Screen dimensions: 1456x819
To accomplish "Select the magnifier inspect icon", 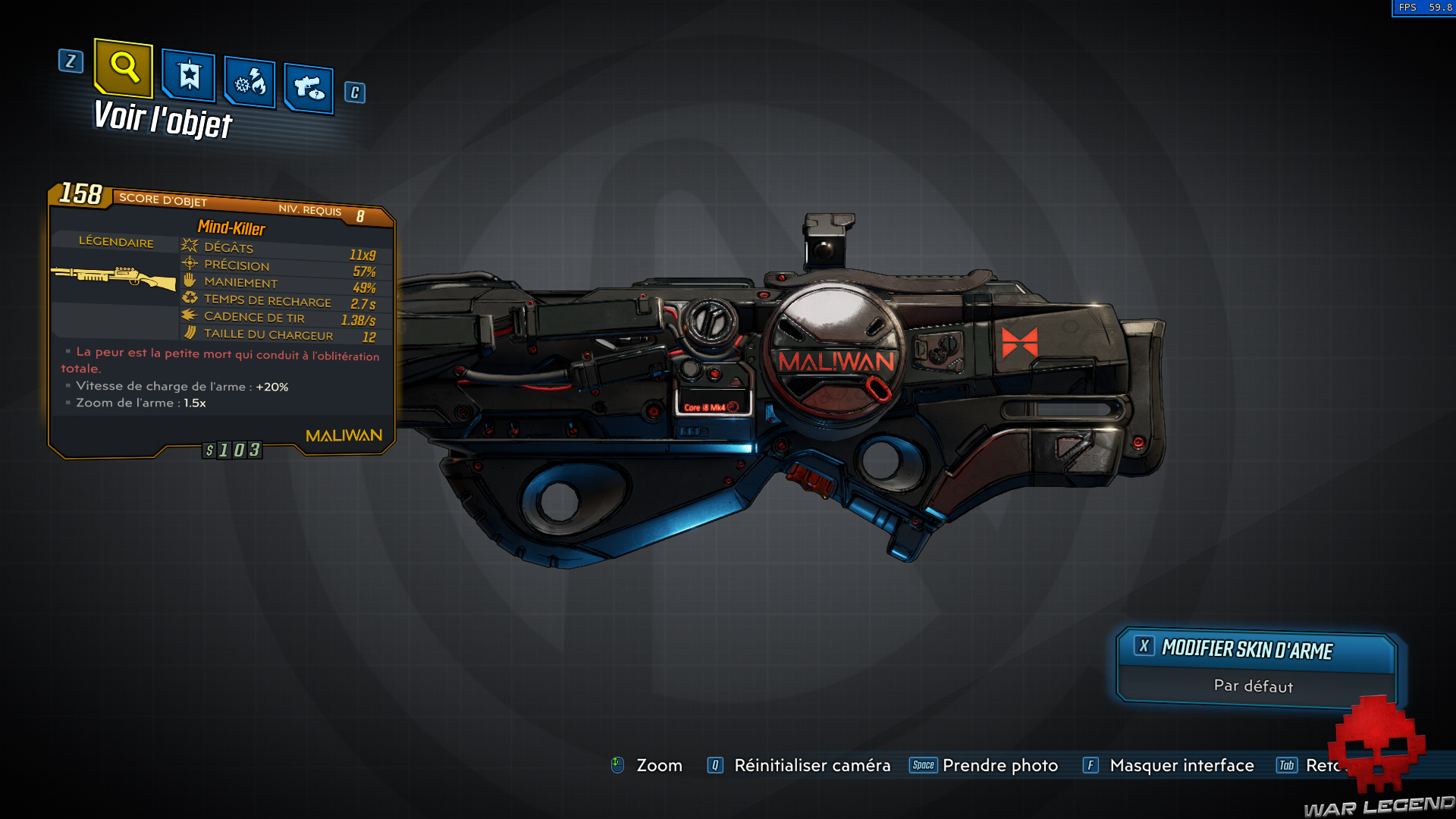I will coord(124,70).
